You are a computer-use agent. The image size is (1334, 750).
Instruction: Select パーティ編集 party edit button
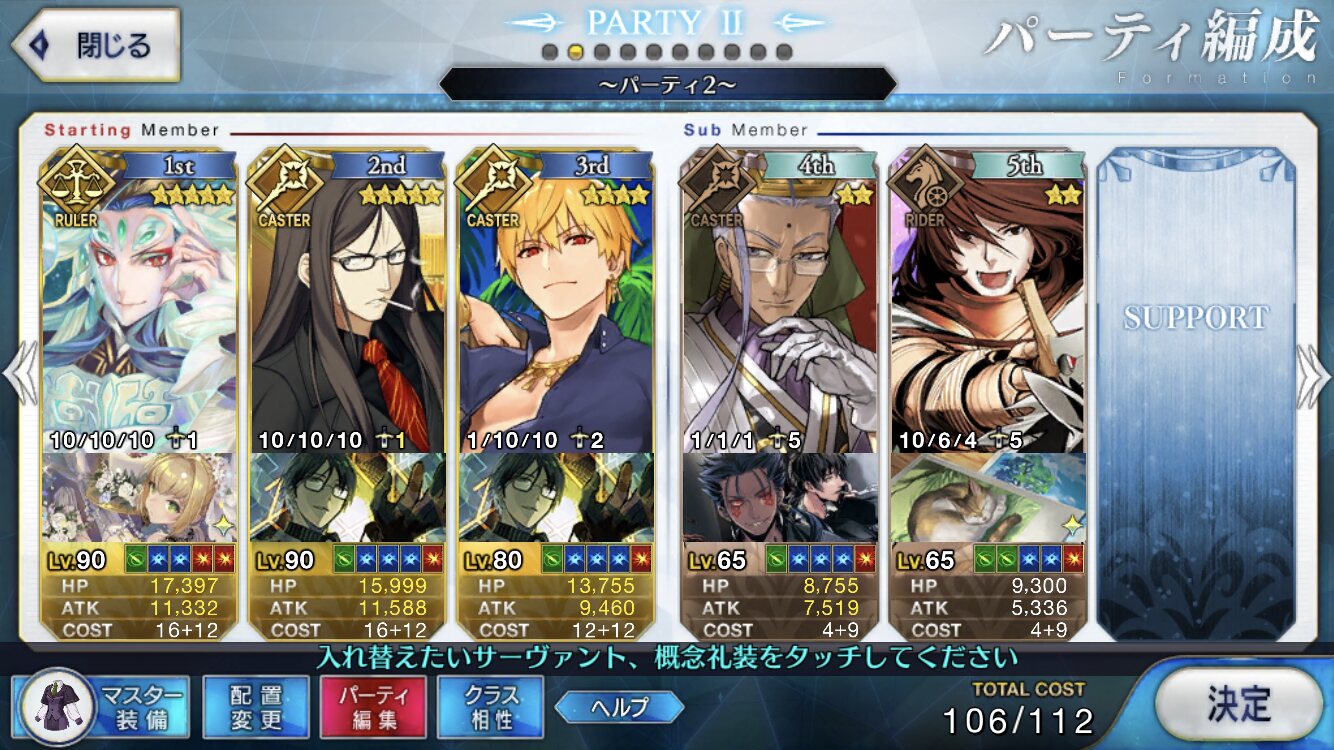click(x=373, y=706)
